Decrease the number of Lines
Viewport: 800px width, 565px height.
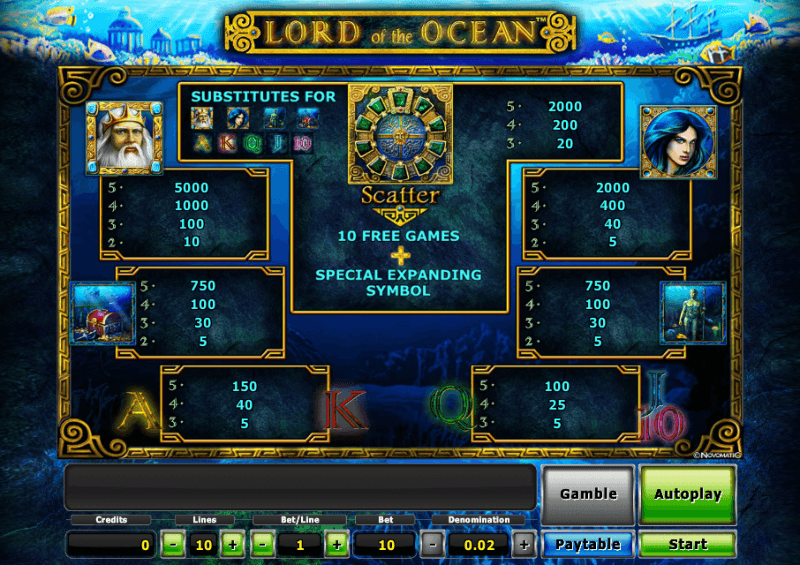(x=173, y=545)
